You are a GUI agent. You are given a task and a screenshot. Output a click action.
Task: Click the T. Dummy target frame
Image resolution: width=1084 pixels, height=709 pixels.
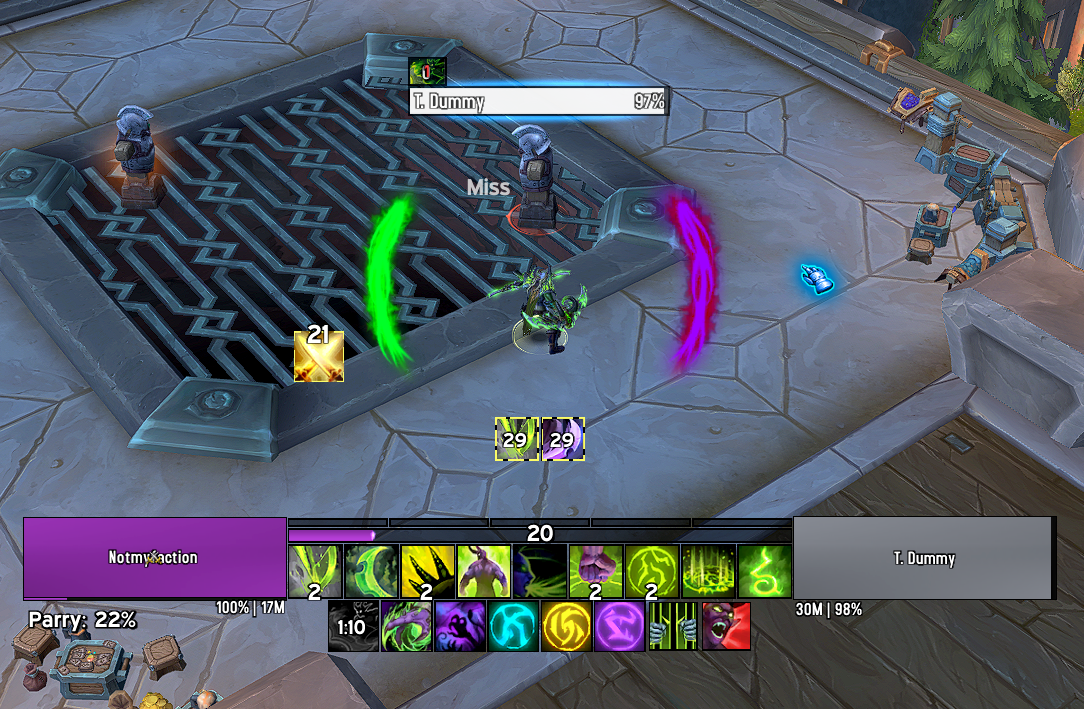[923, 557]
